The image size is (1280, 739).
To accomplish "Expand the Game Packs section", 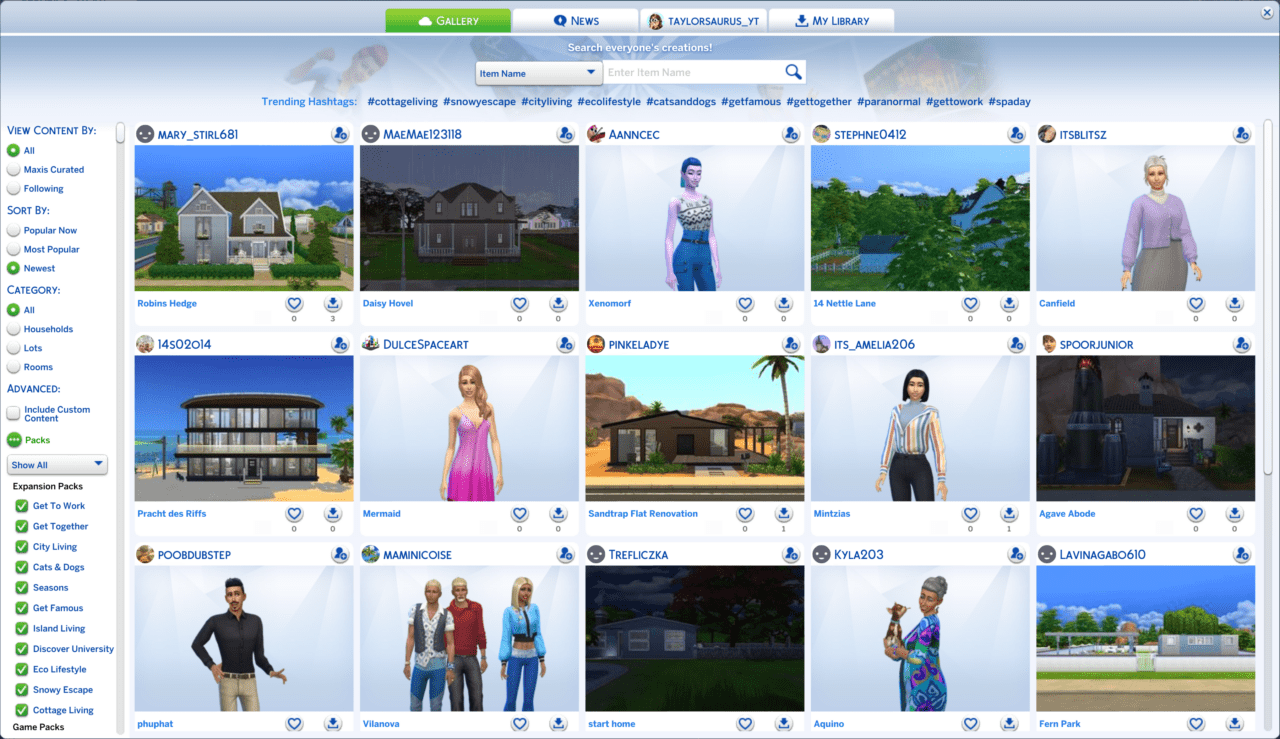I will 38,727.
